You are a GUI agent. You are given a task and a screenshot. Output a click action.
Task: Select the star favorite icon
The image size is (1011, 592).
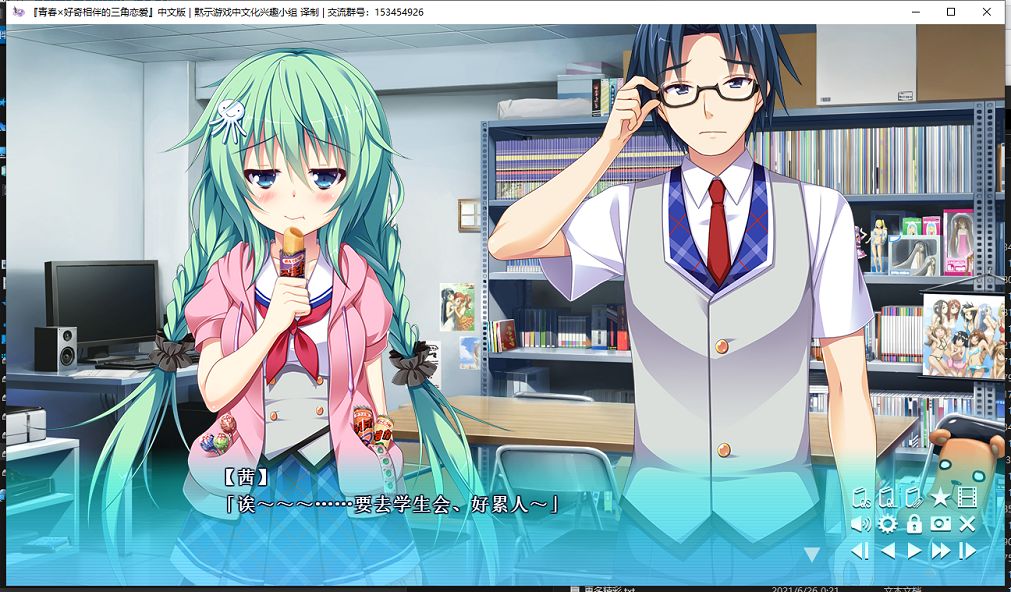[940, 497]
